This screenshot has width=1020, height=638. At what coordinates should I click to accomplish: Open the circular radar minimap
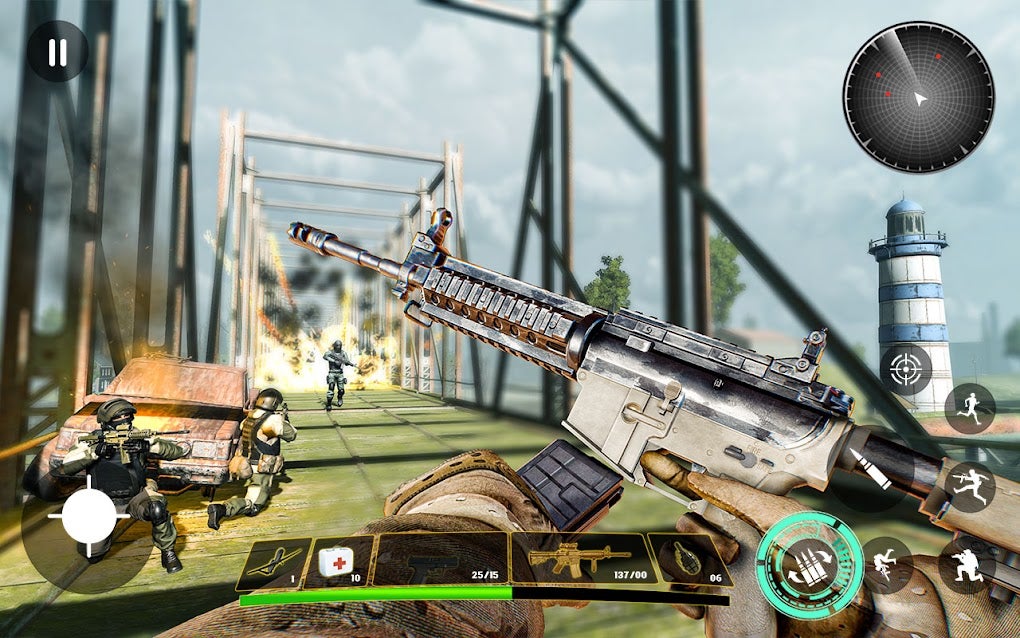918,97
